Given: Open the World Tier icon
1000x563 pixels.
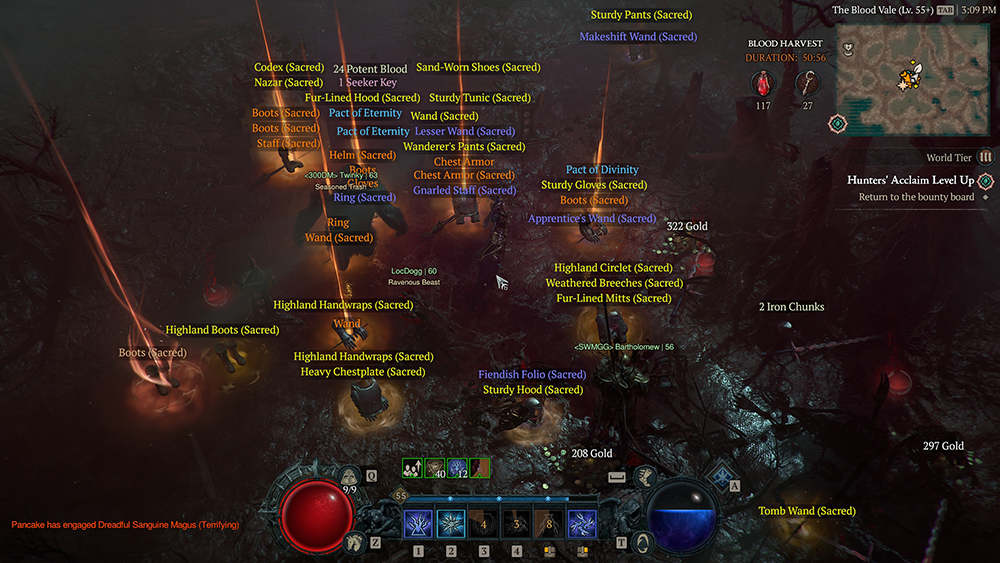Looking at the screenshot, I should point(985,158).
